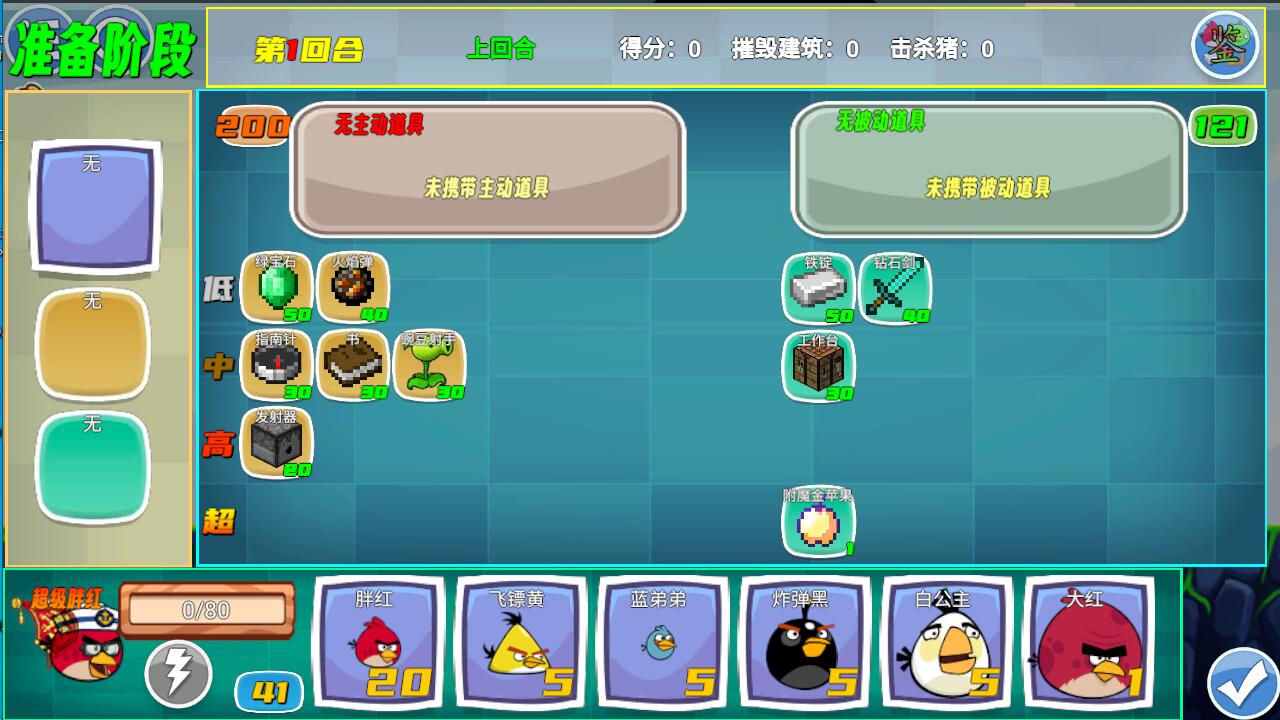Buy the 铁锭 iron ingot item
Screen dimensions: 1280x720
point(818,288)
